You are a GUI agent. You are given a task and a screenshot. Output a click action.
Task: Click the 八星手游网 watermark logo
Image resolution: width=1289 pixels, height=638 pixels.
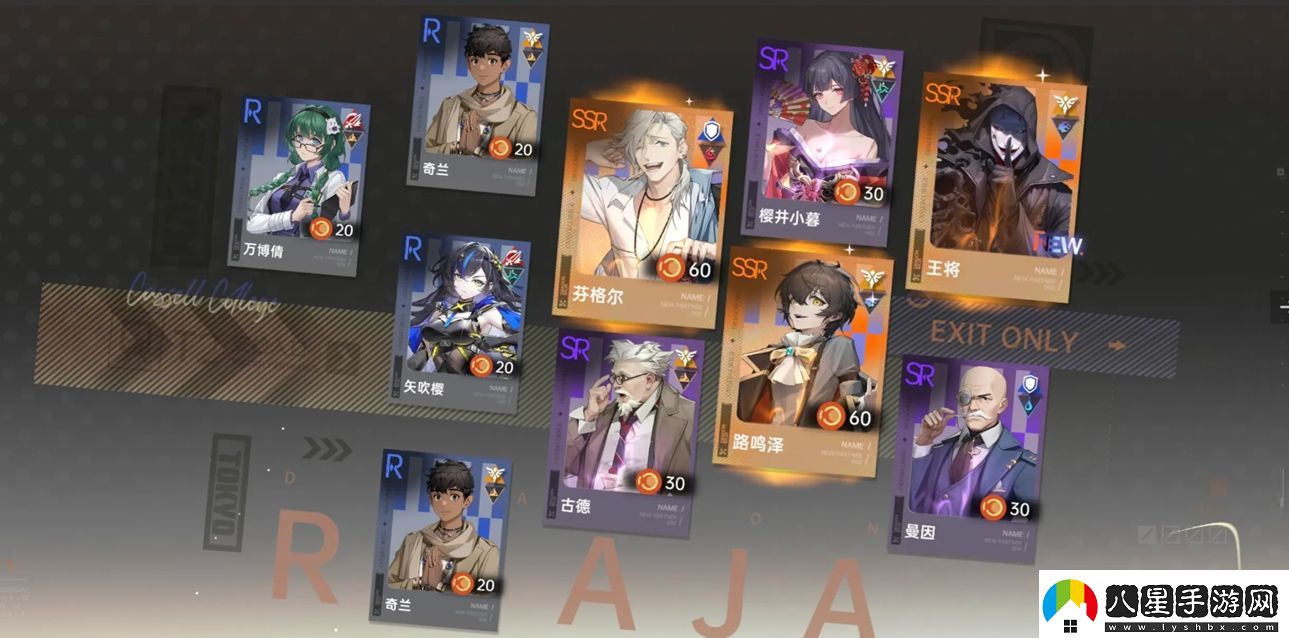click(1160, 604)
